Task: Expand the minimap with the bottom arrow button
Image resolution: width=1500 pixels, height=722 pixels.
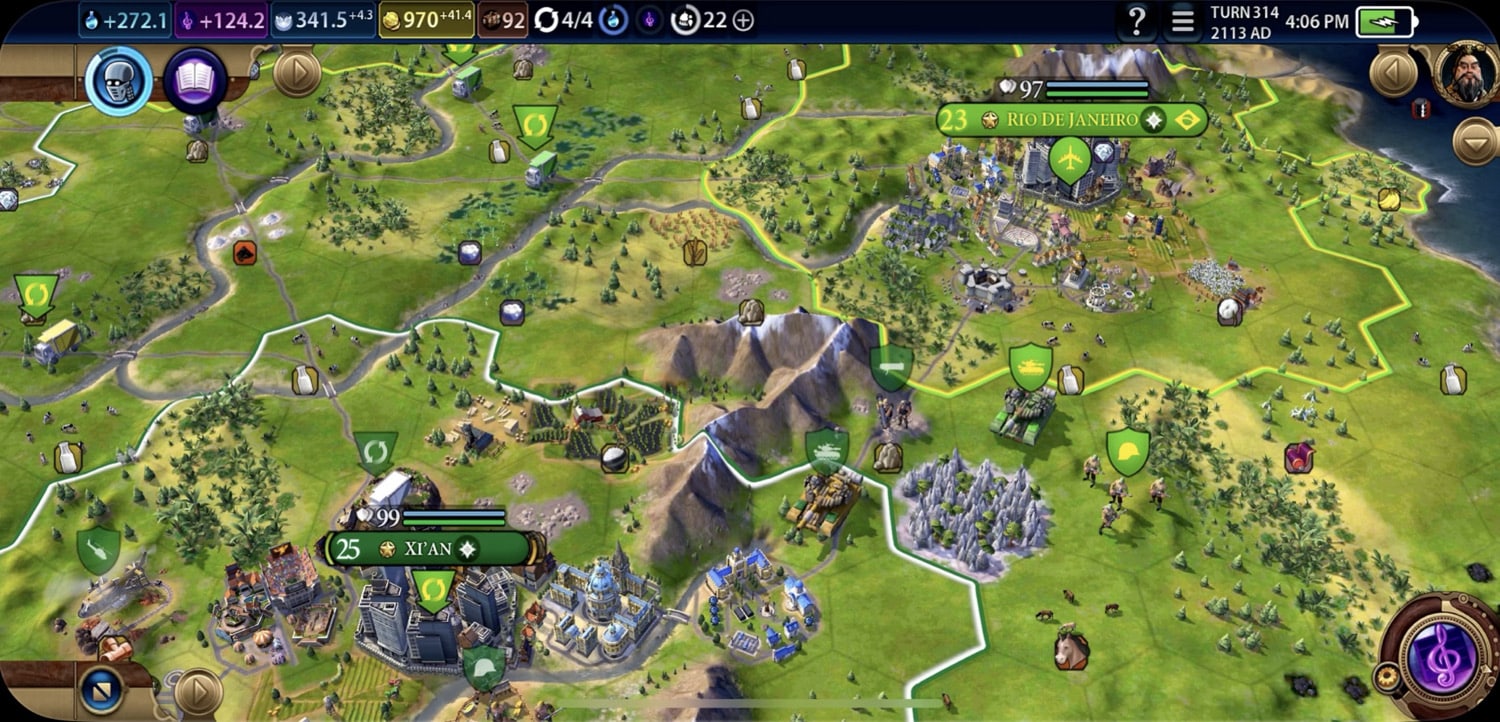Action: (198, 691)
